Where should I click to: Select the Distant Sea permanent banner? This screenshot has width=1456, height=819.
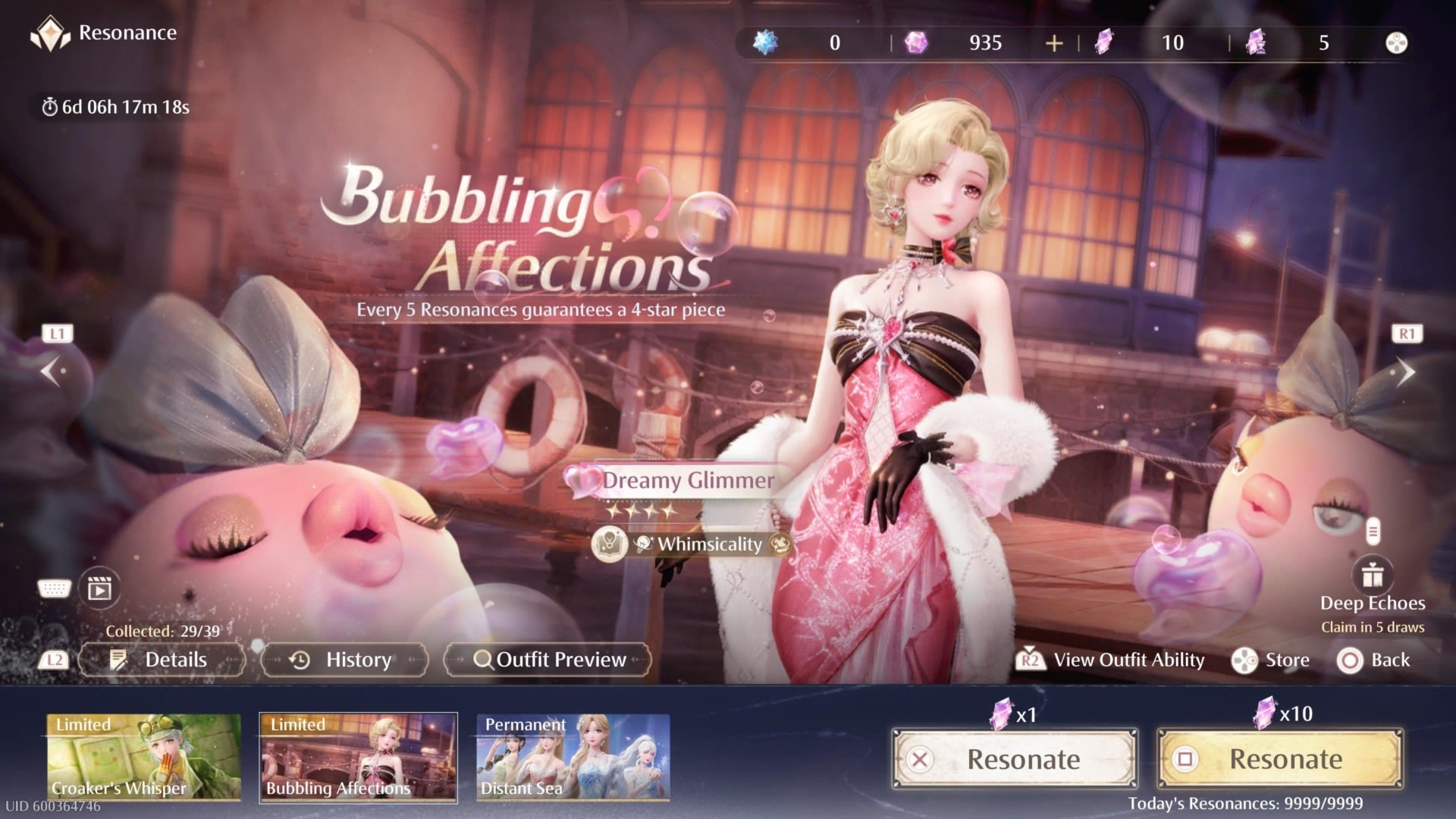573,757
